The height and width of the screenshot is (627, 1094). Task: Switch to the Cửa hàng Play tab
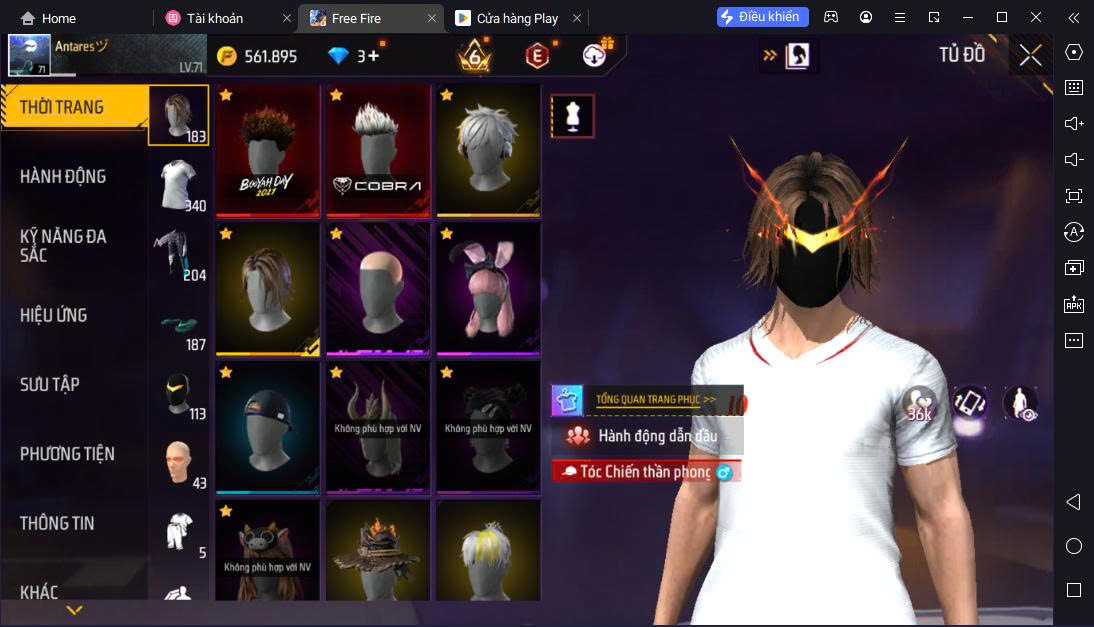516,18
